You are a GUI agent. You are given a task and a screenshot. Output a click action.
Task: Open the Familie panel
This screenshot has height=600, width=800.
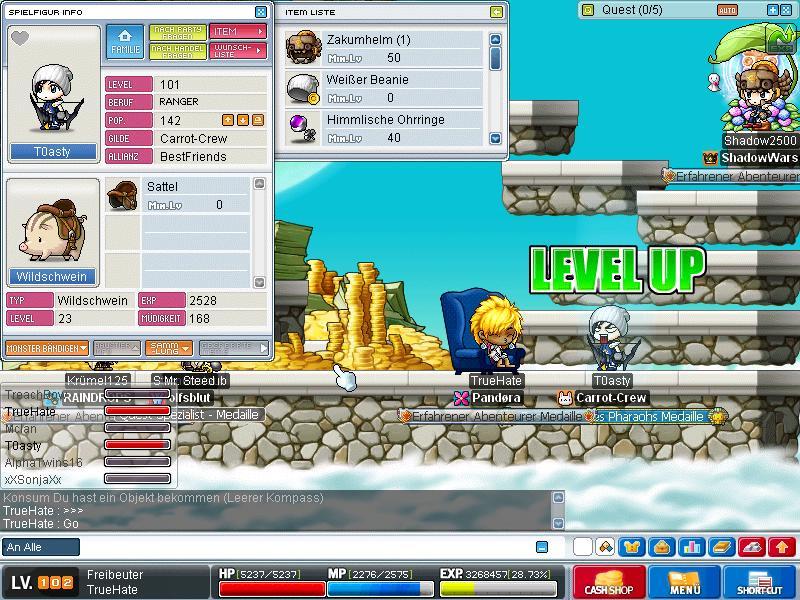(125, 40)
